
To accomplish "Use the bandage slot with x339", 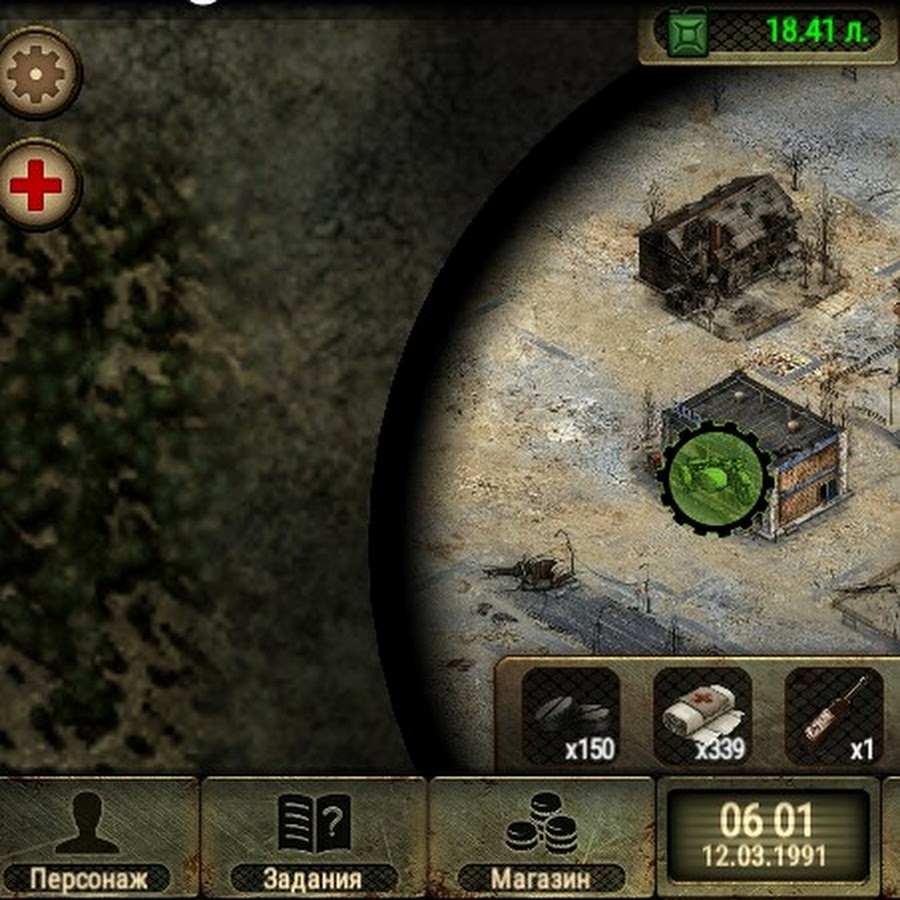I will pyautogui.click(x=702, y=716).
